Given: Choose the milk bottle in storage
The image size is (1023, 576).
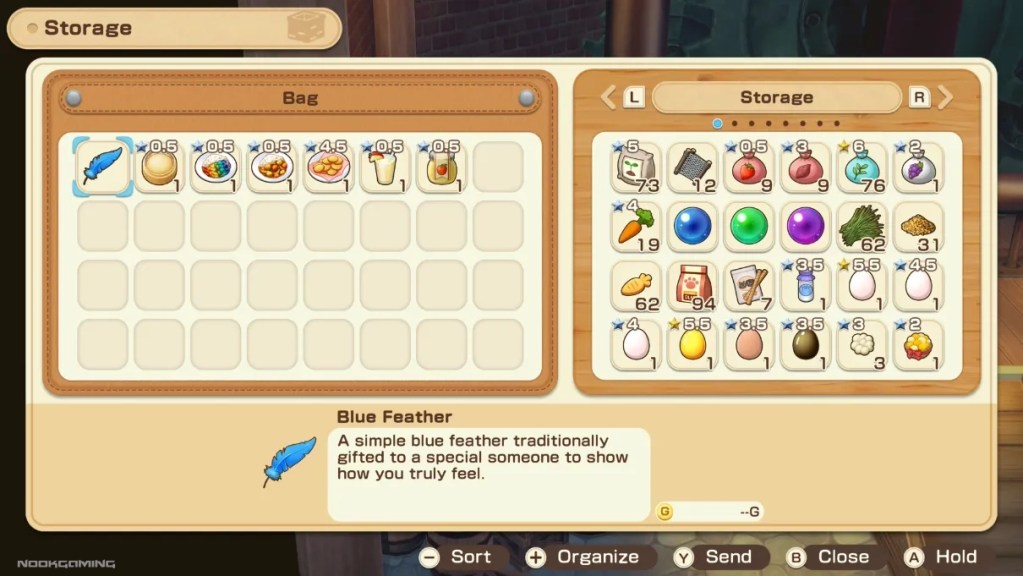Looking at the screenshot, I should point(805,286).
